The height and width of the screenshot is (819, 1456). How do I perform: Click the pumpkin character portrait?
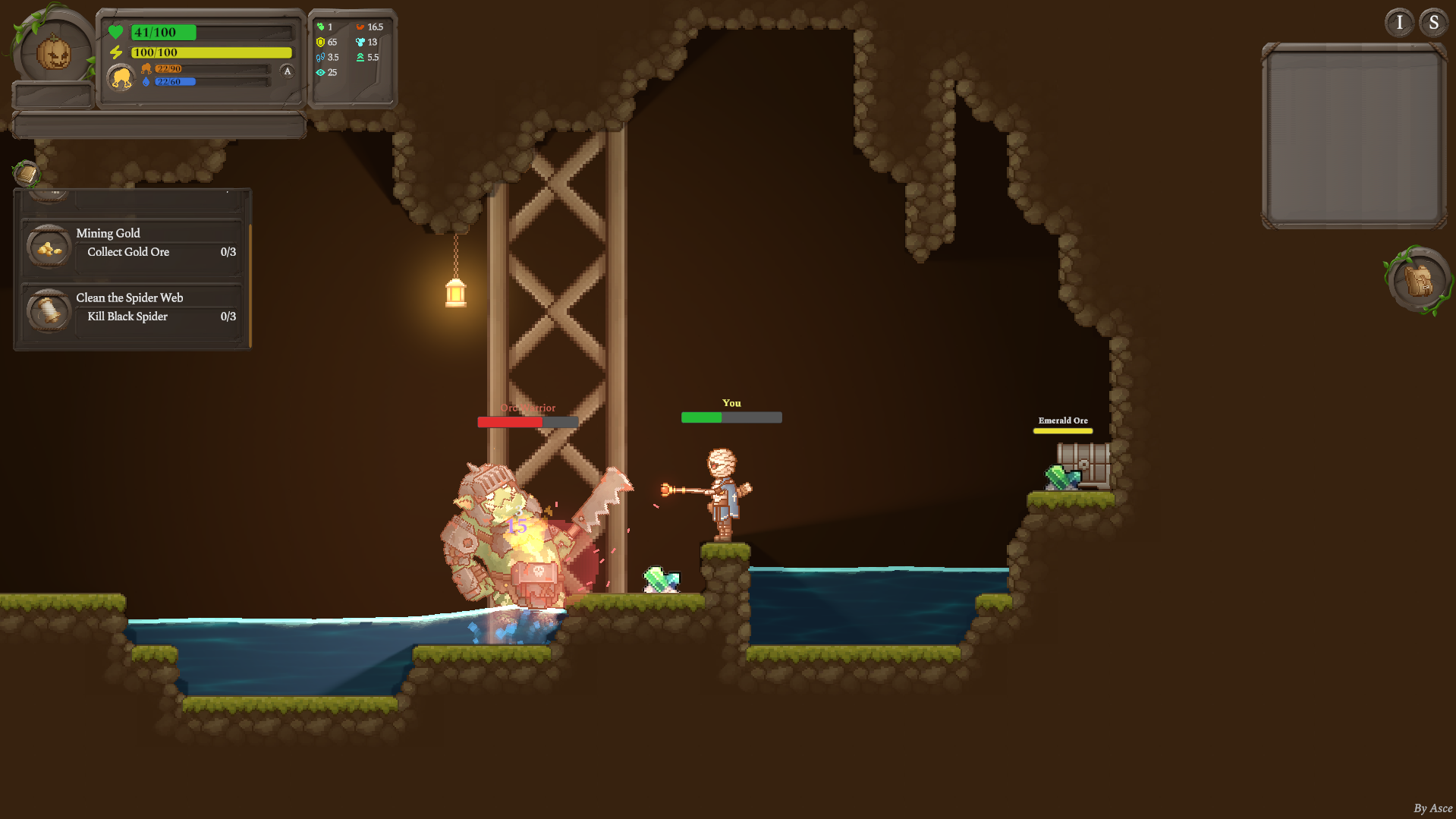[54, 53]
